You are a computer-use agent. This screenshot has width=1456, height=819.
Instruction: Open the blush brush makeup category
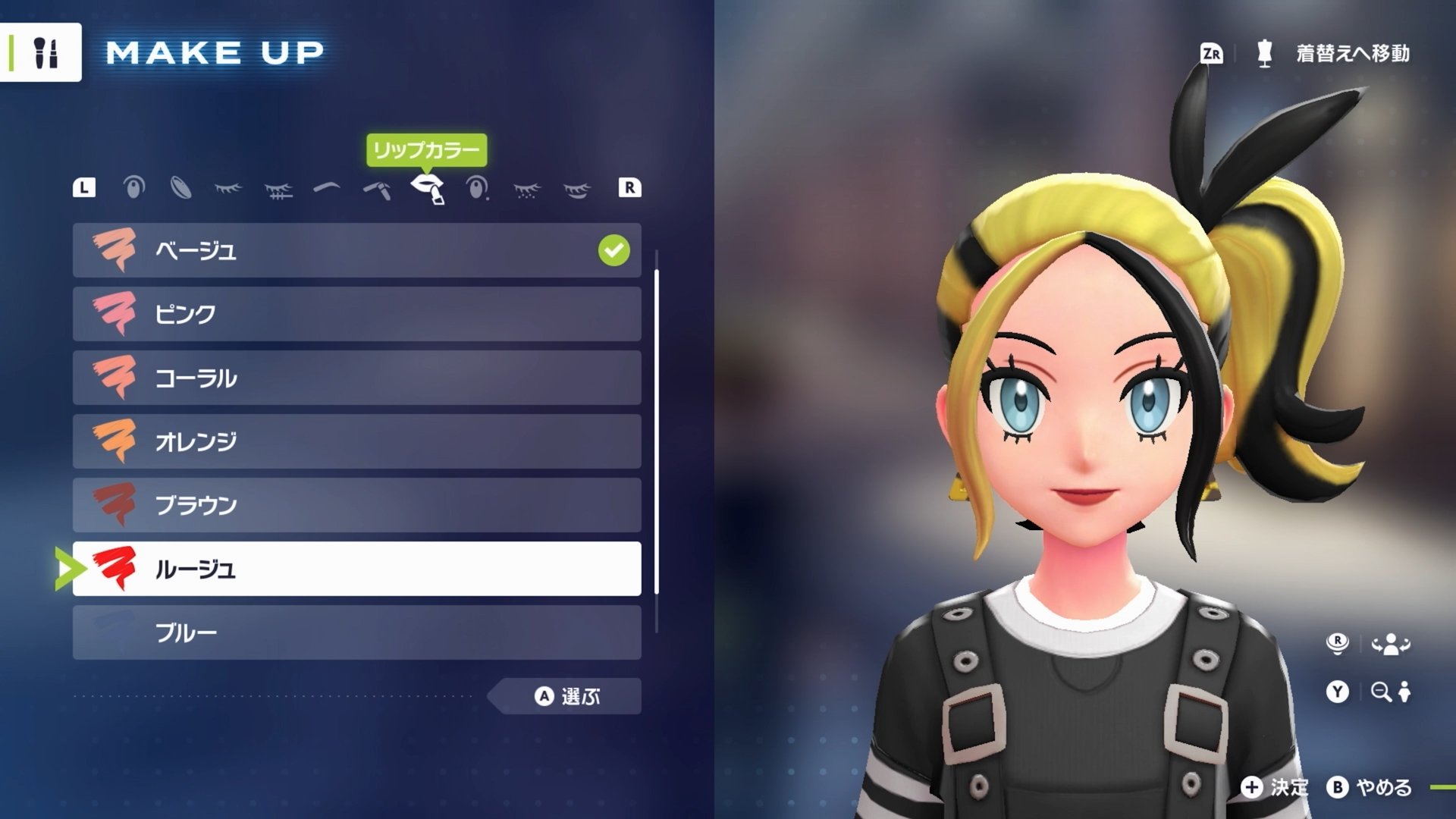[x=375, y=190]
